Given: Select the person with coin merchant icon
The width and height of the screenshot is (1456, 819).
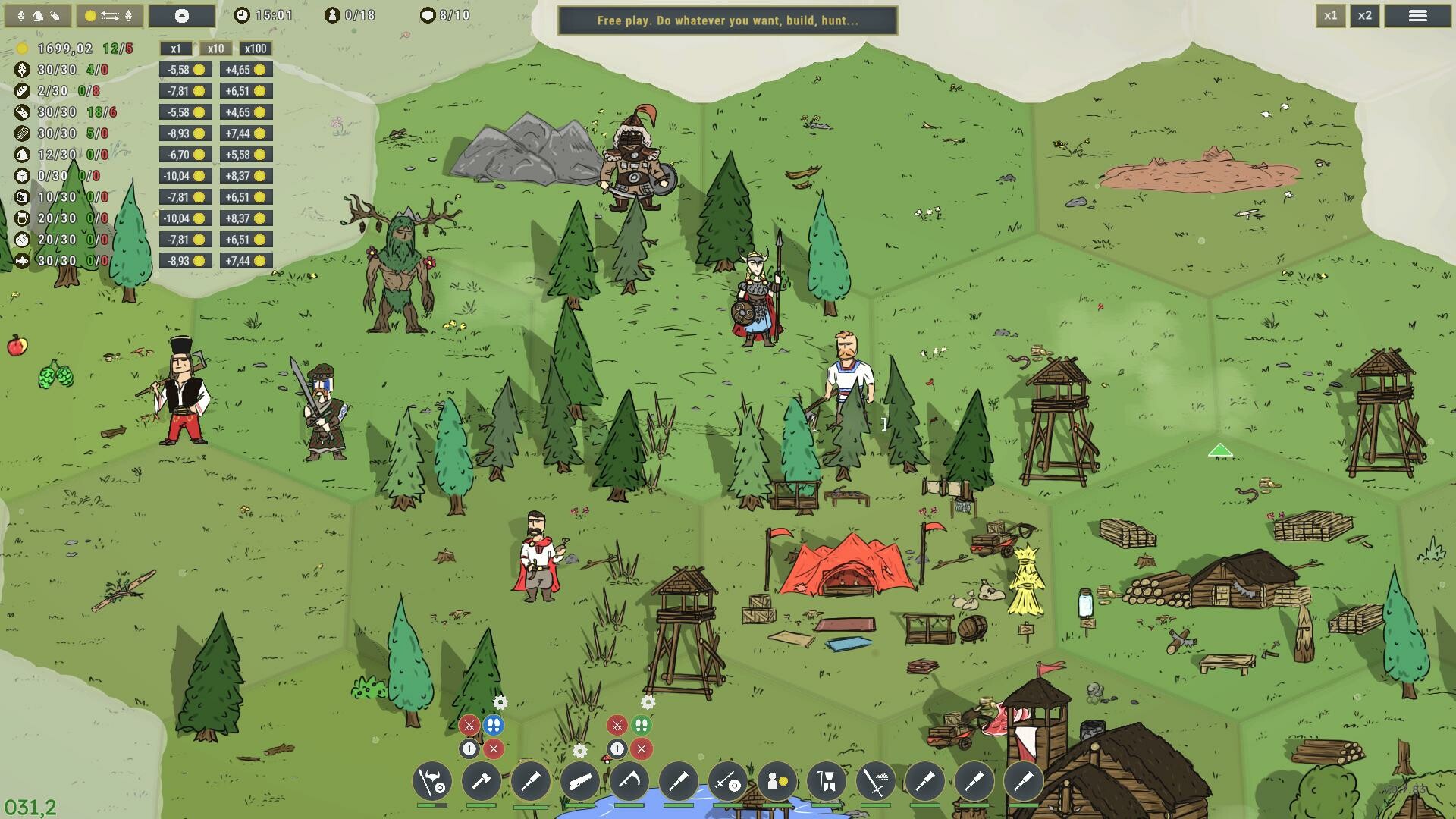Looking at the screenshot, I should [x=777, y=781].
